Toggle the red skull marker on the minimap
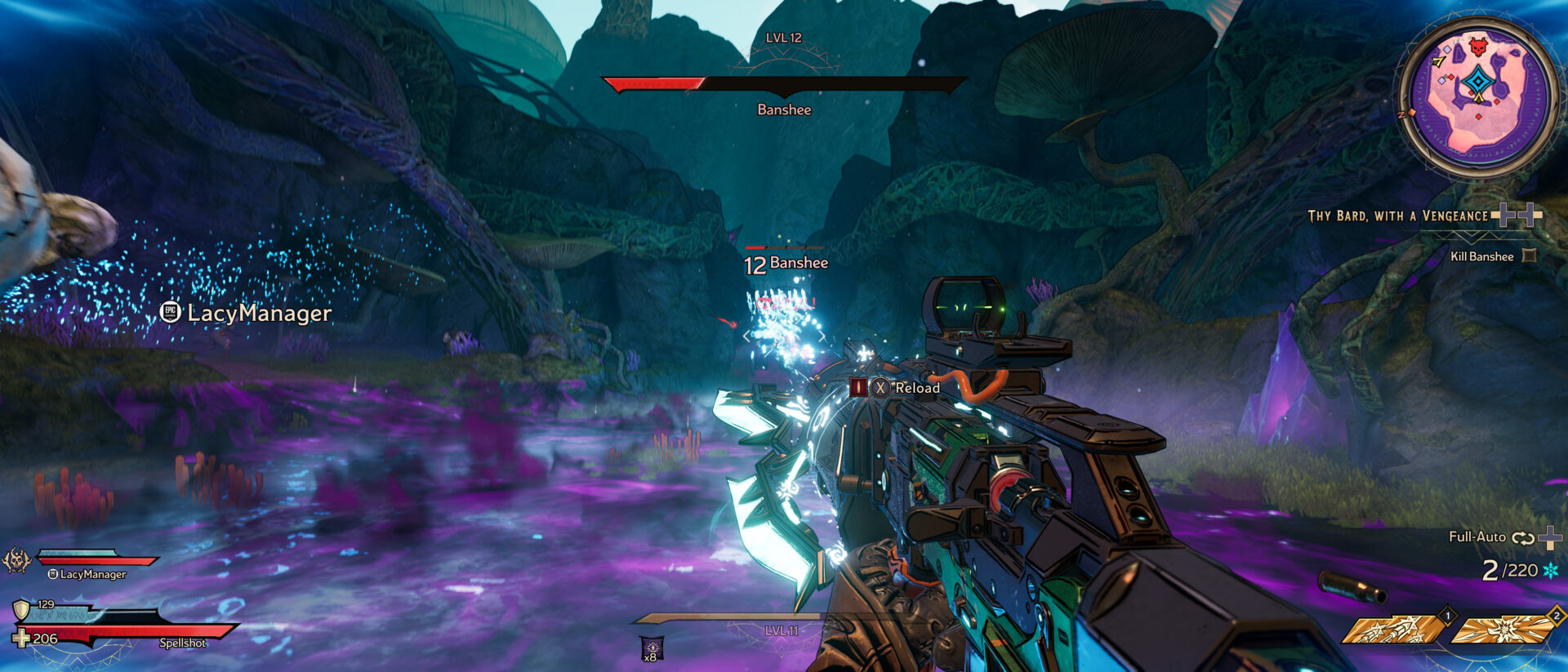The height and width of the screenshot is (672, 1568). pyautogui.click(x=1478, y=47)
